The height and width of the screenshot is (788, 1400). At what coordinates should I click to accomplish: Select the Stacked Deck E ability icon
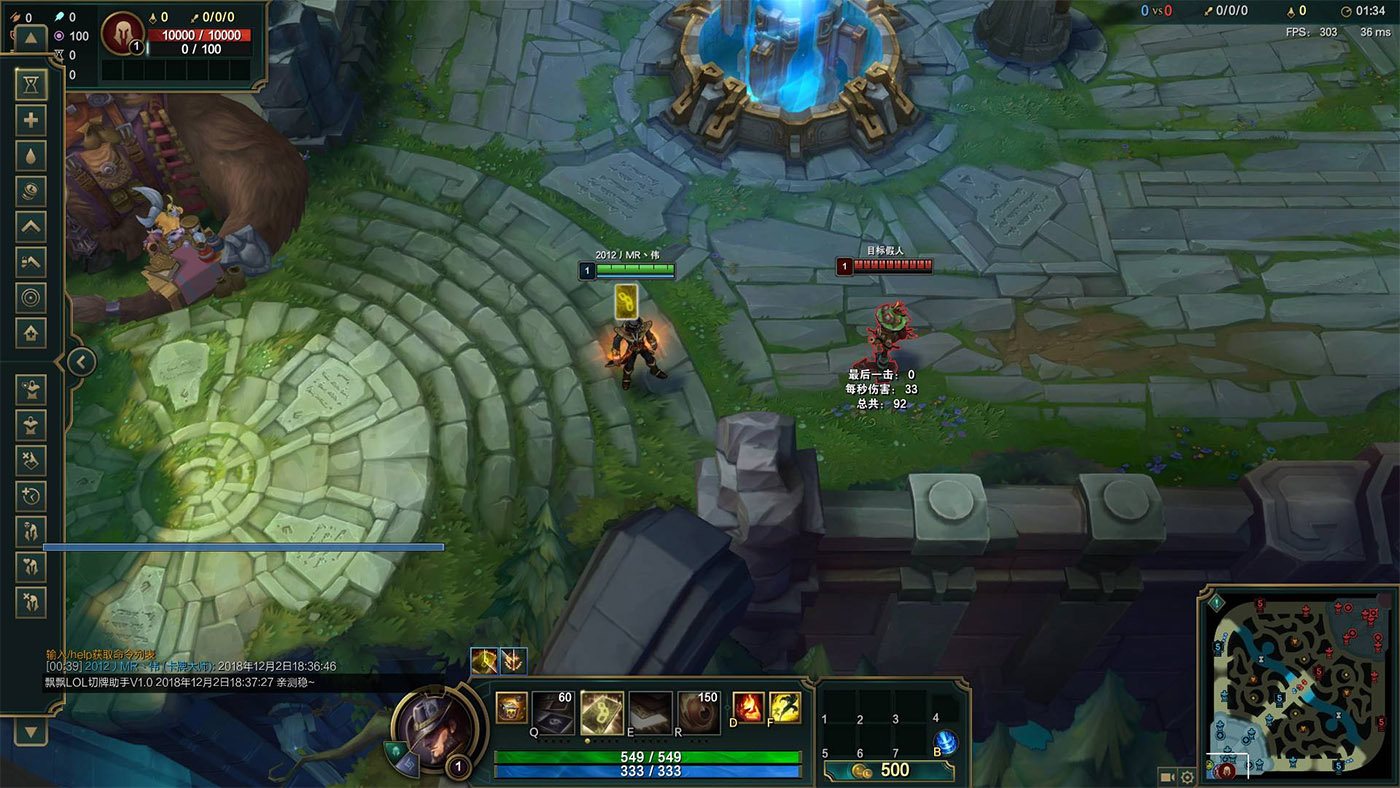pos(650,711)
